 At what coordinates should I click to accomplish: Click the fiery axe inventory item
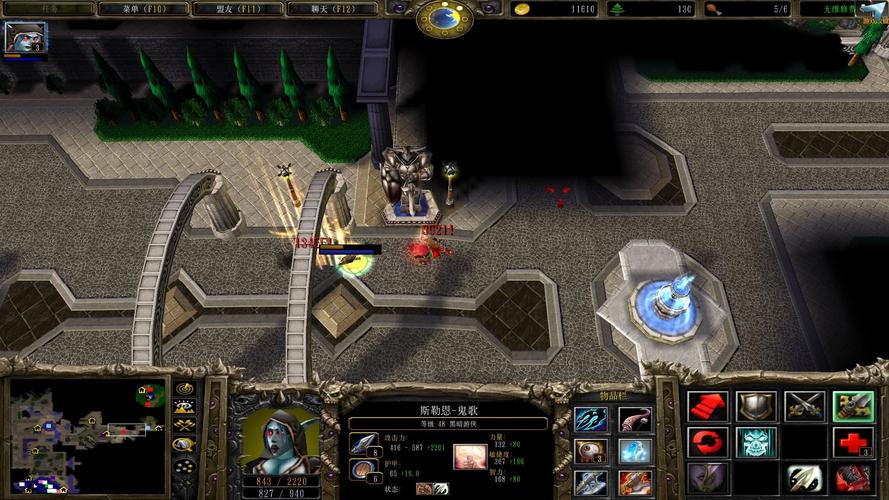[634, 483]
